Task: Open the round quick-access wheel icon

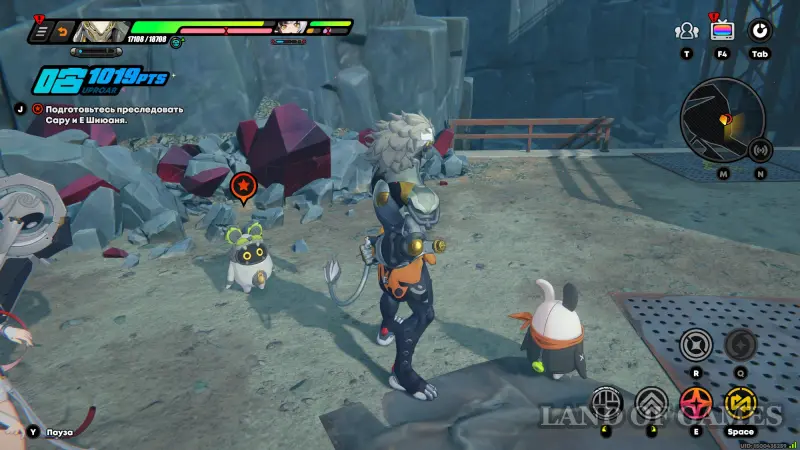Action: point(759,31)
